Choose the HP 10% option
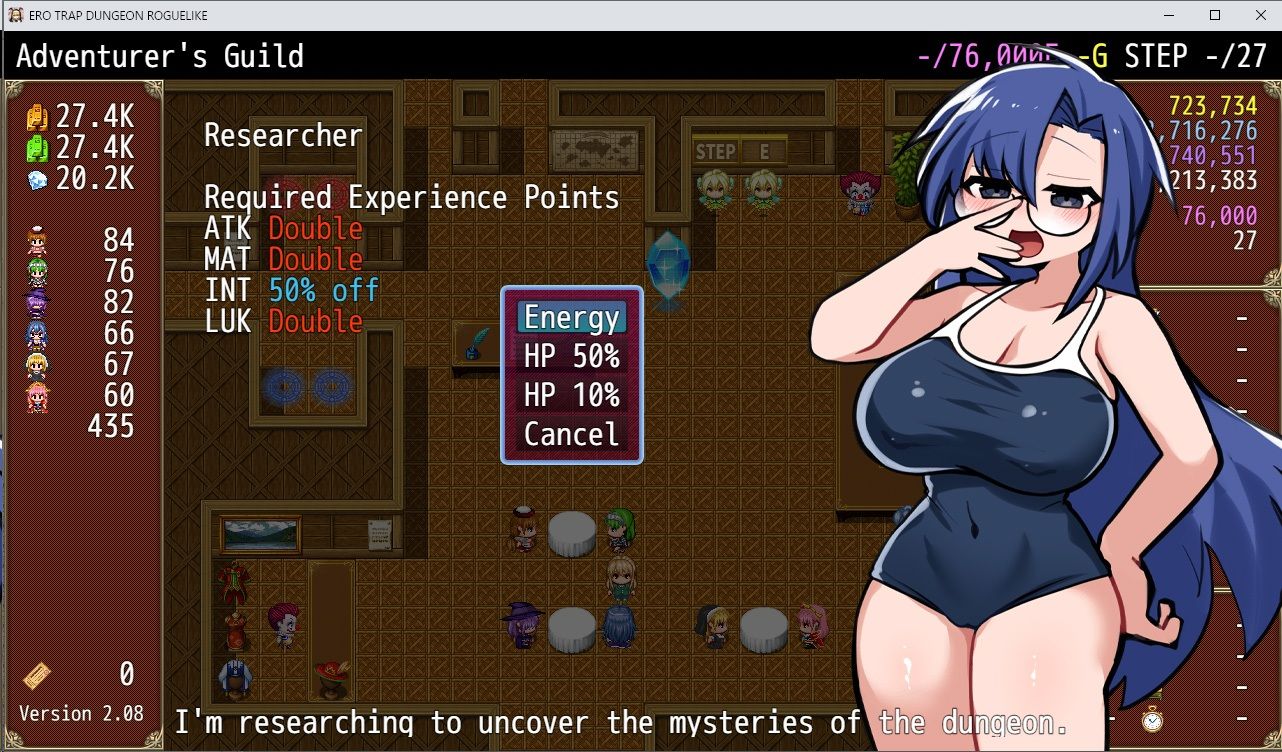 click(x=570, y=396)
